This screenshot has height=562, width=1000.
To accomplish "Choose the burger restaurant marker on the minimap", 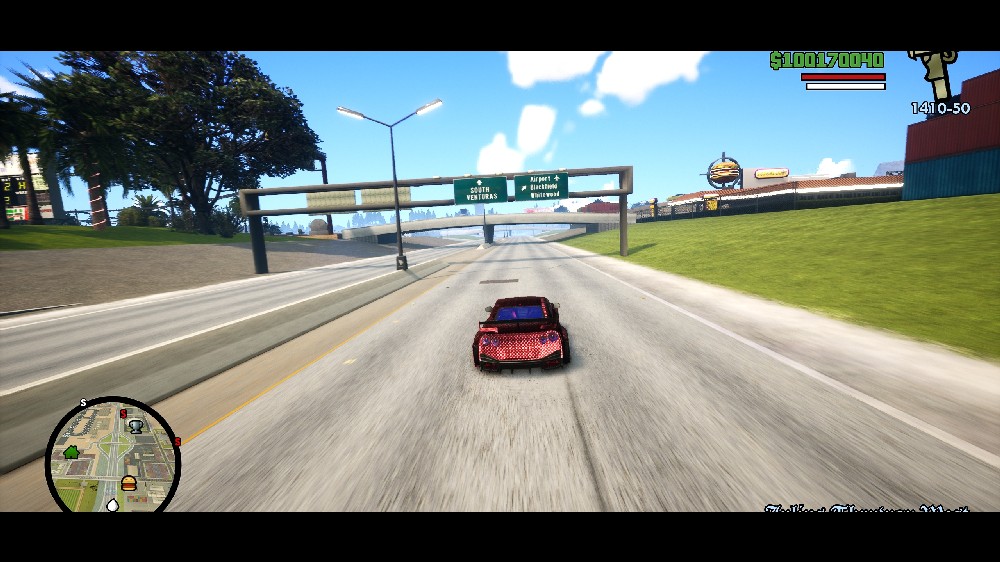I will 128,483.
